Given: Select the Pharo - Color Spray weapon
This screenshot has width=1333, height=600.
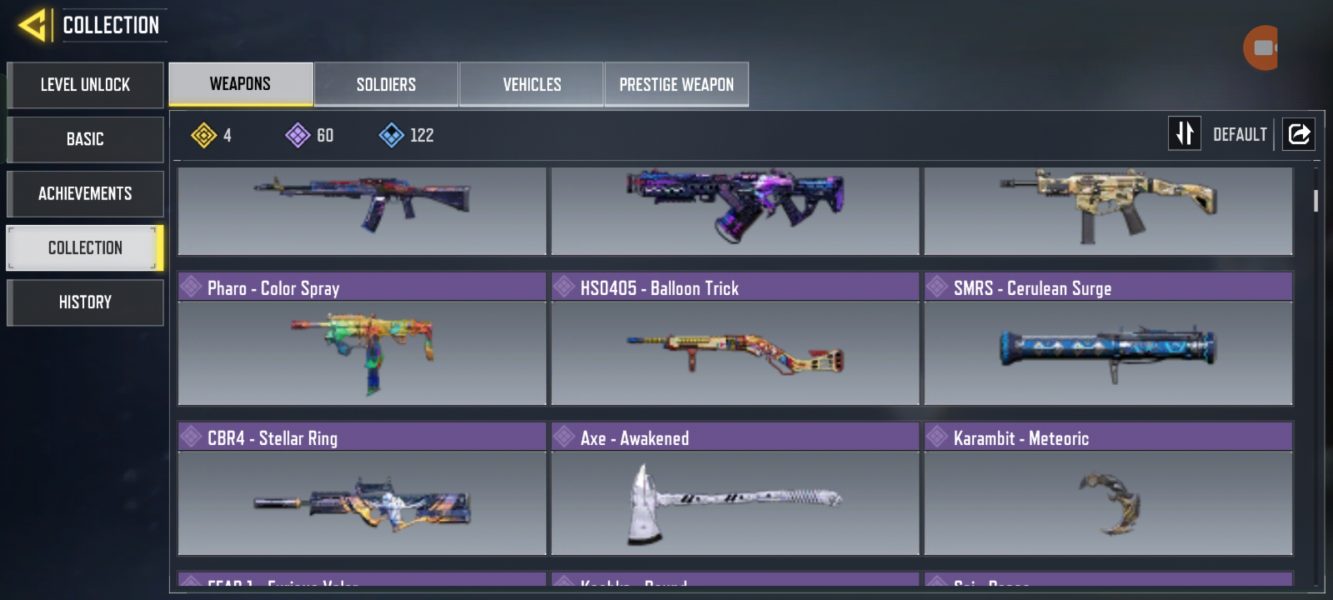Looking at the screenshot, I should coord(362,340).
